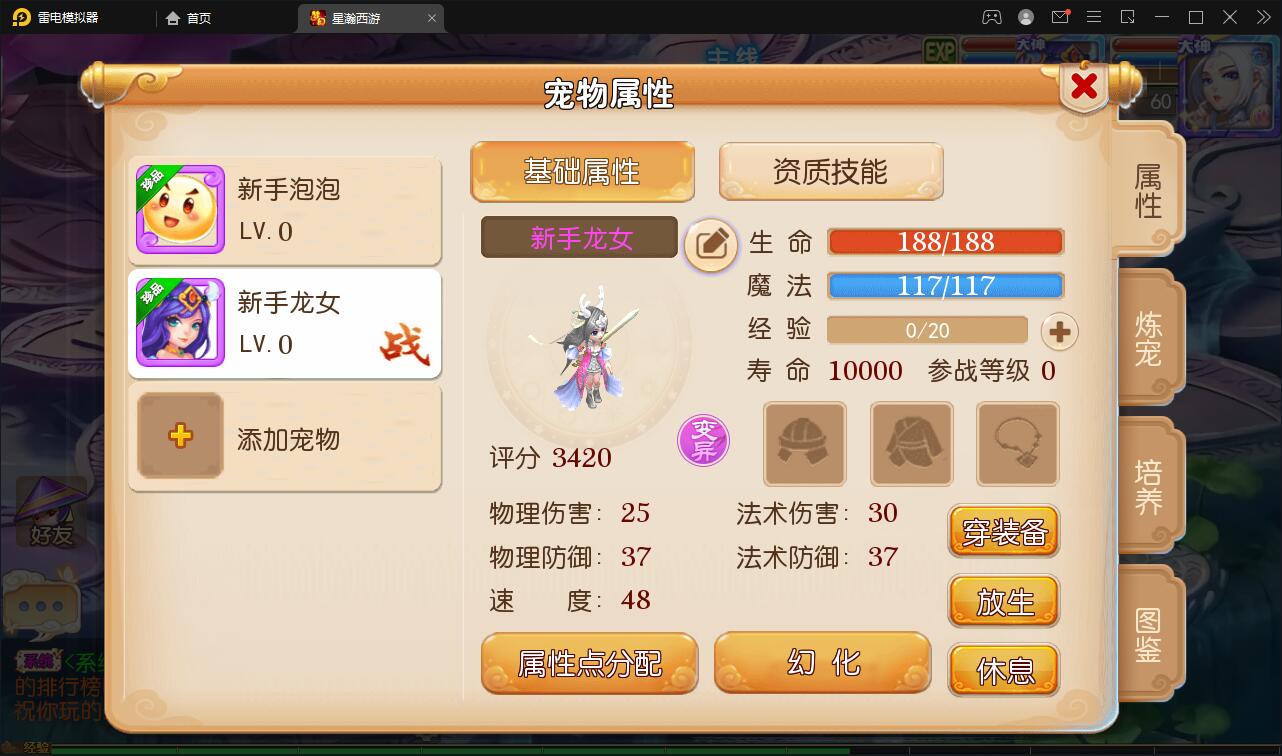The image size is (1282, 756).
Task: Select the 新手泡泡 pet entry
Action: (x=284, y=210)
